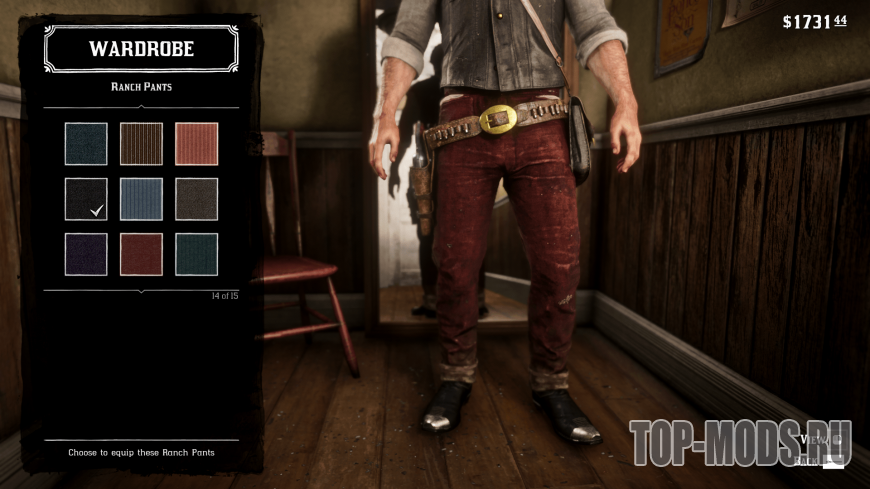870x489 pixels.
Task: Select the gray-brown pants swatch
Action: click(196, 199)
